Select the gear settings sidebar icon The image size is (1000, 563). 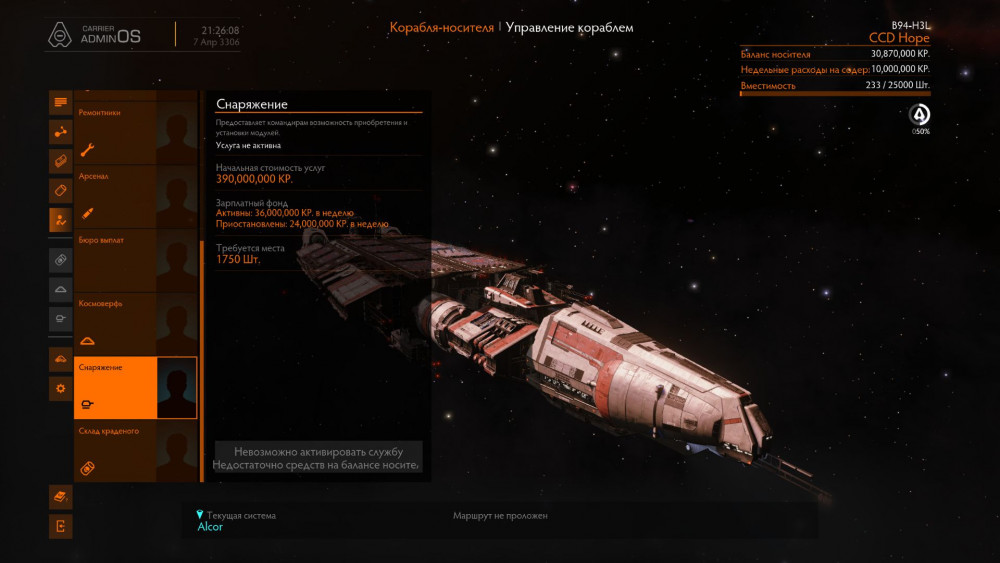coord(61,388)
